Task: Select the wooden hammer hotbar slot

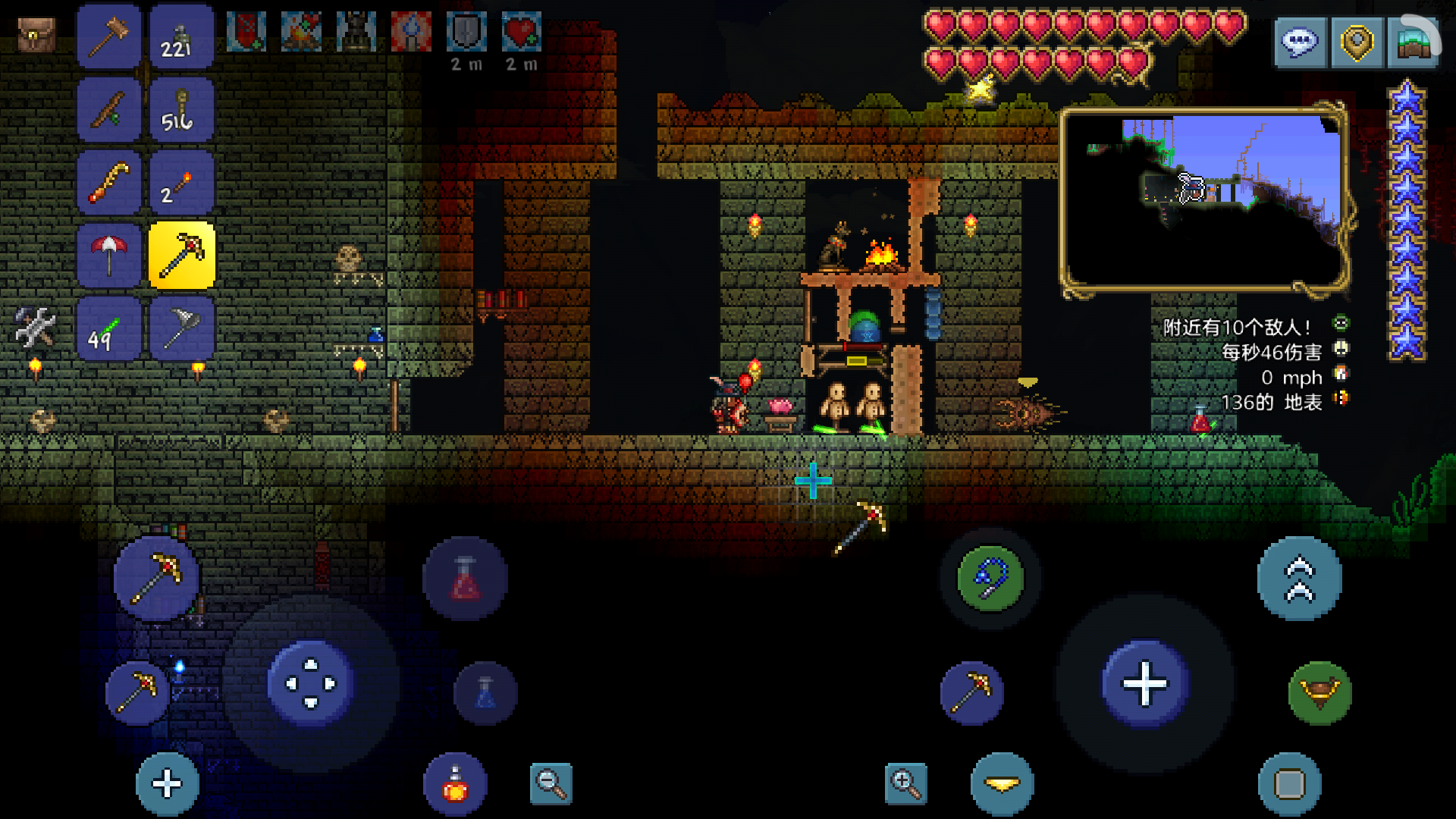Action: pyautogui.click(x=109, y=36)
